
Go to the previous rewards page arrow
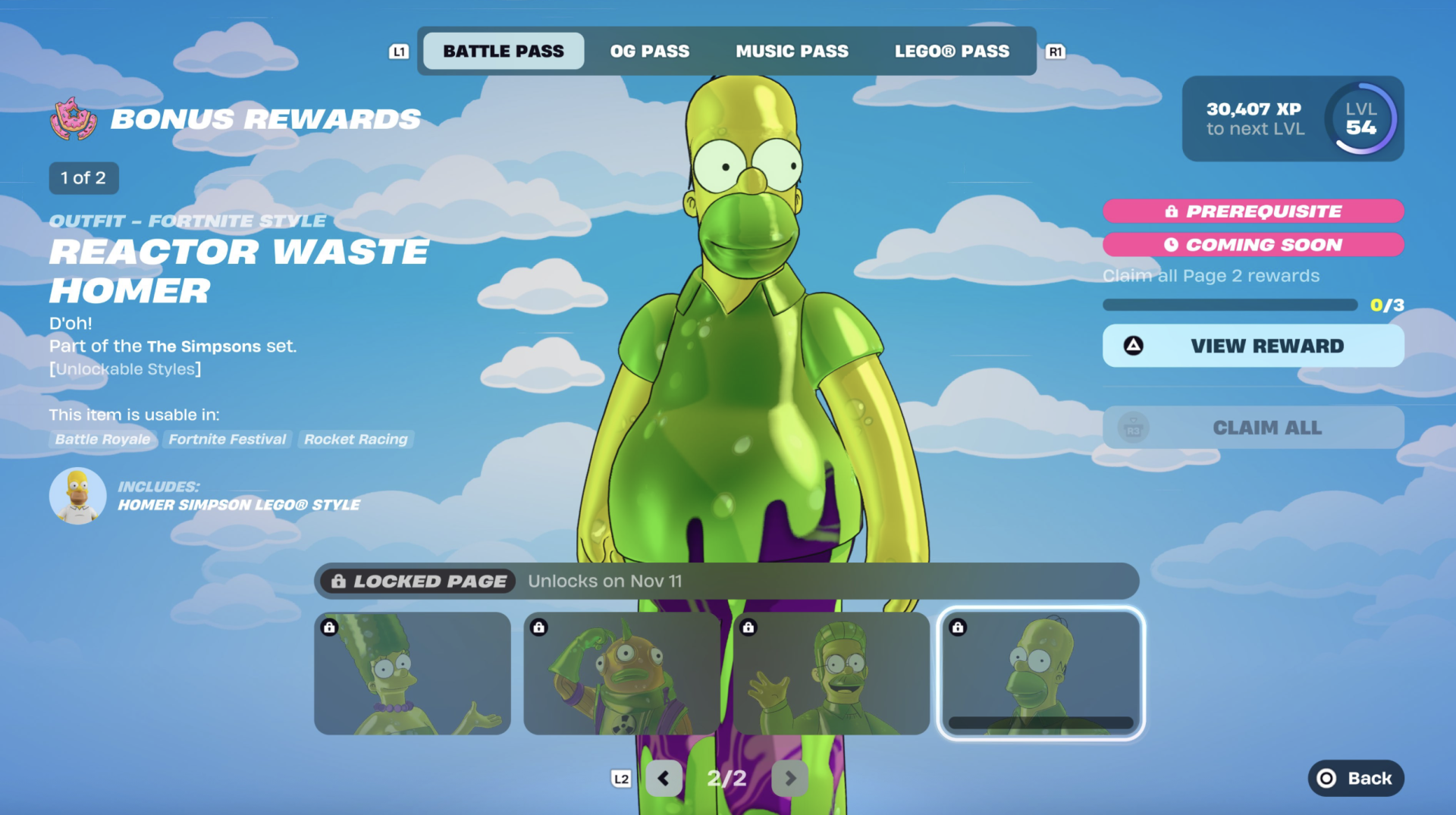click(664, 779)
